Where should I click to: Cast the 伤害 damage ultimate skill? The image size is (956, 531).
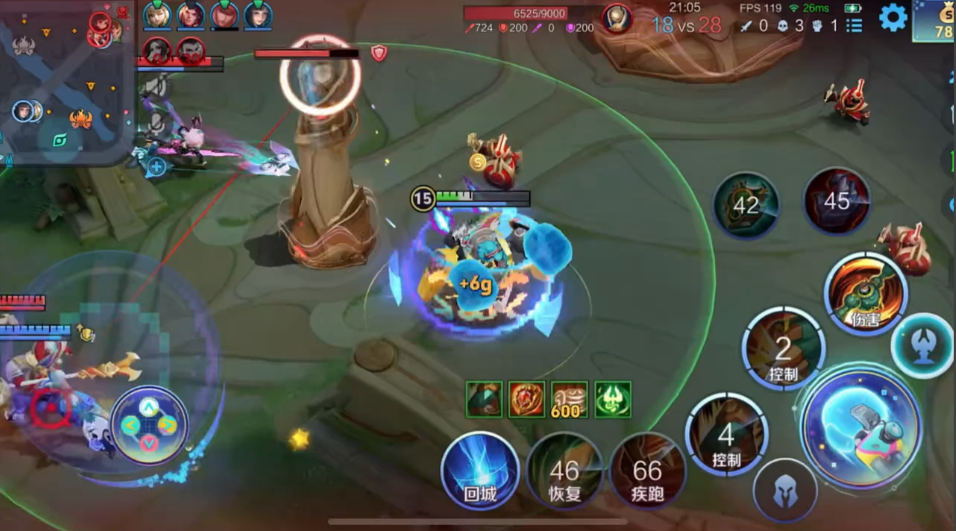point(865,293)
